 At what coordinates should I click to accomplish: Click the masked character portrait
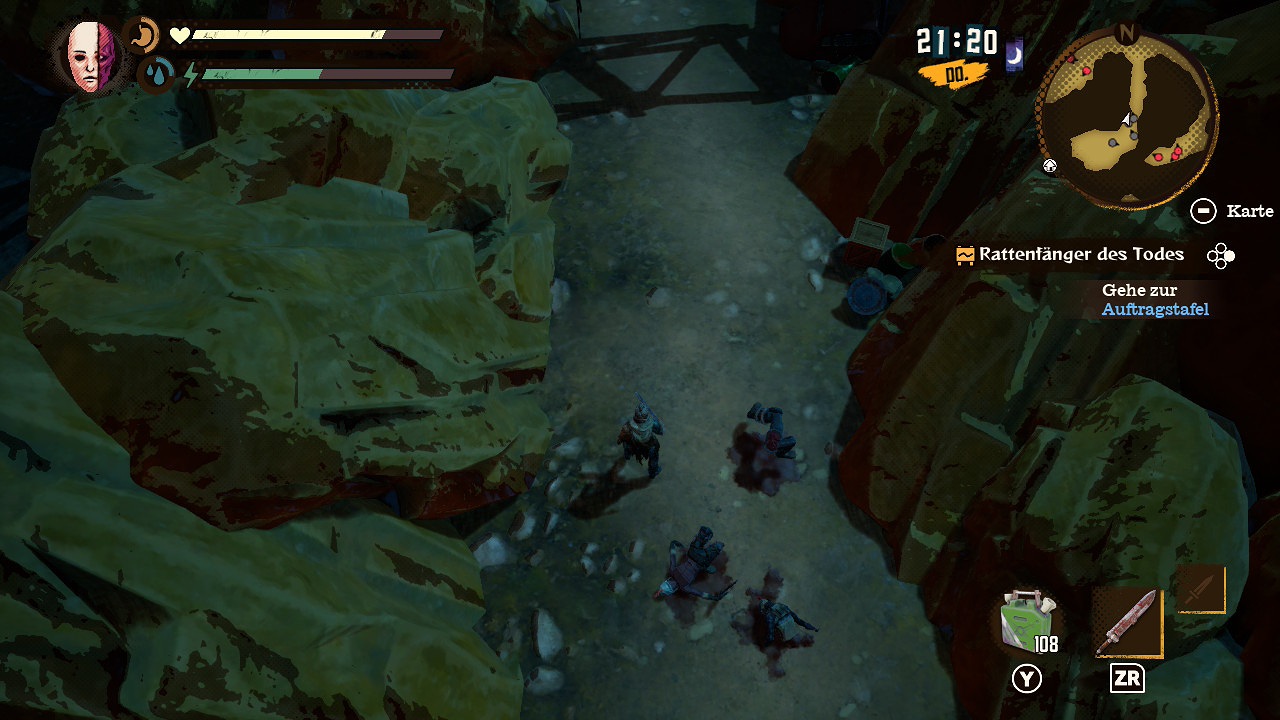pos(91,55)
